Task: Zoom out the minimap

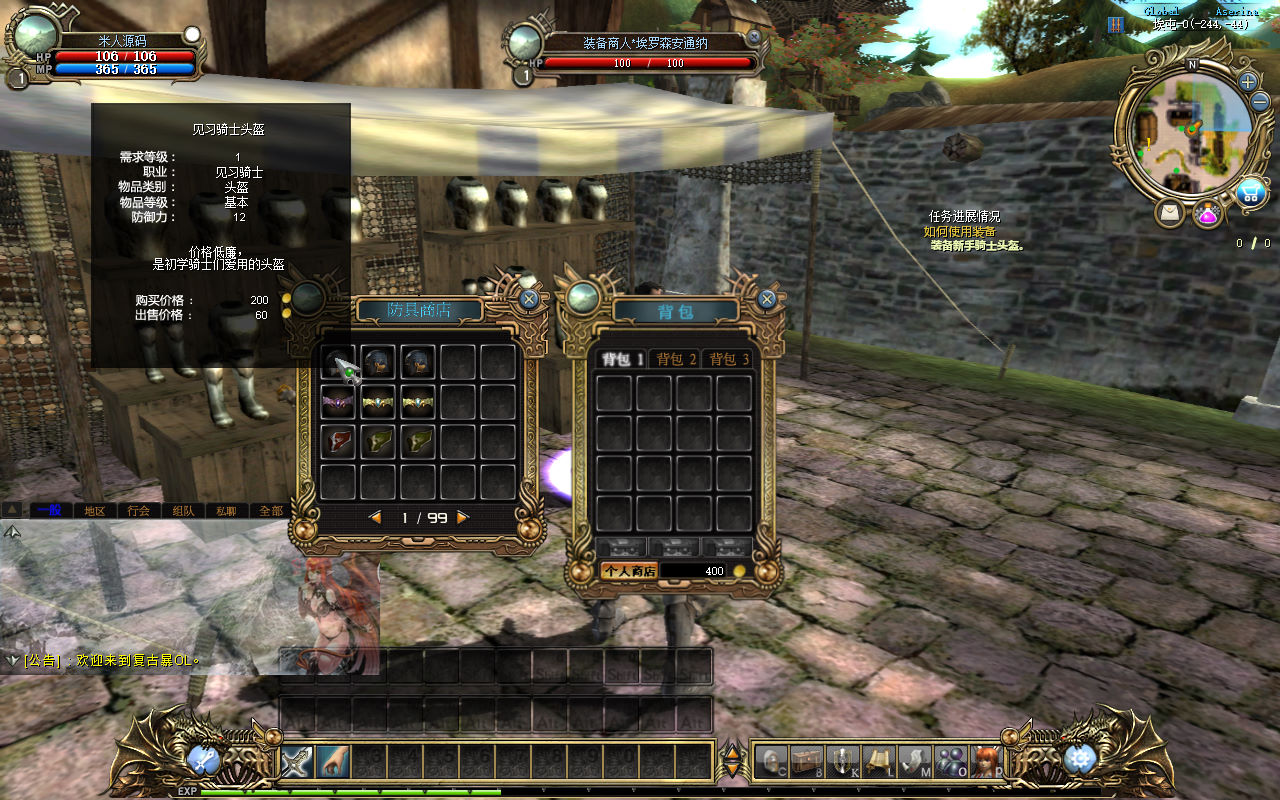Action: click(x=1259, y=102)
